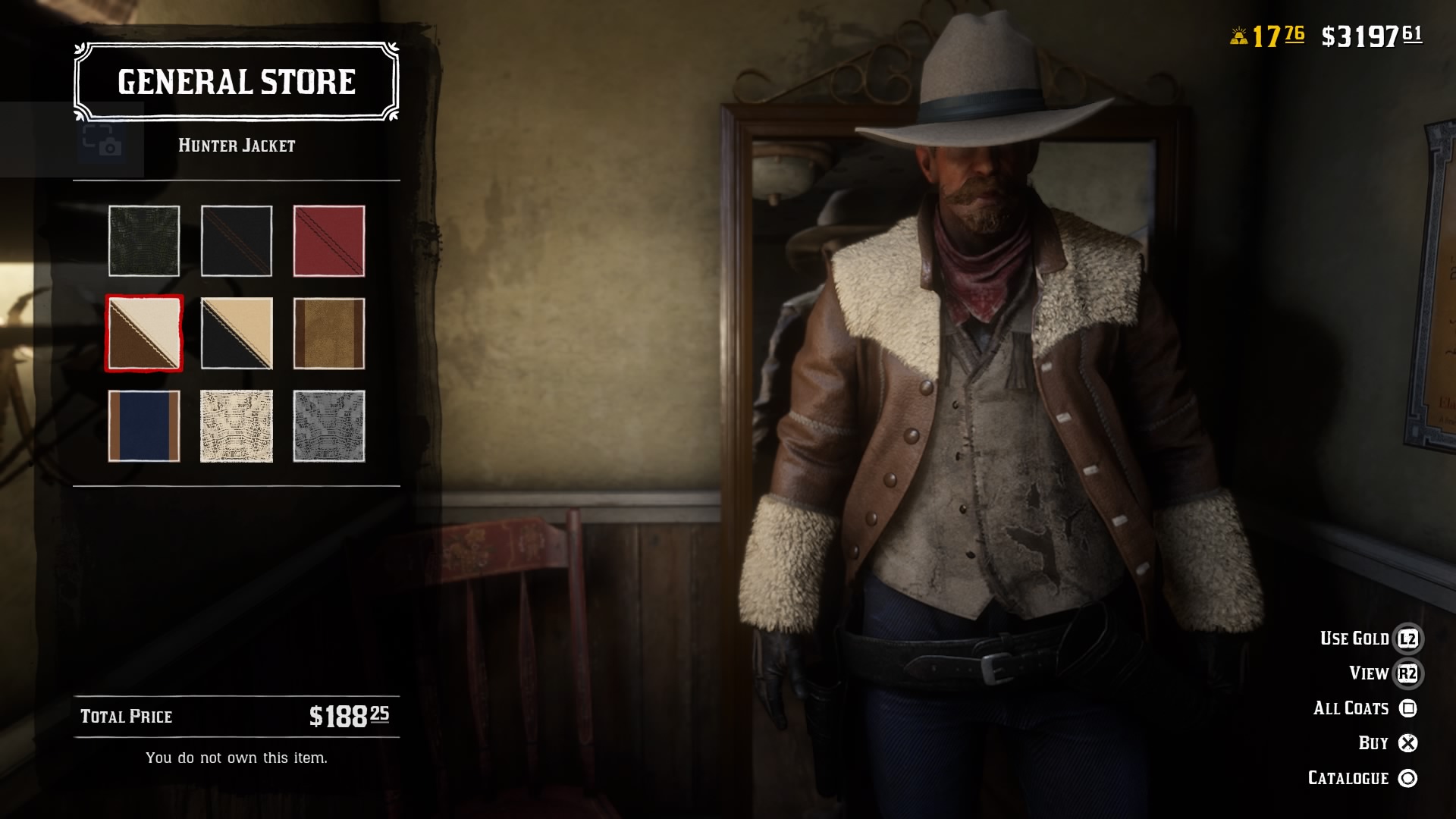Choose the currently highlighted brown-cream swatch
The image size is (1456, 819).
click(x=145, y=334)
